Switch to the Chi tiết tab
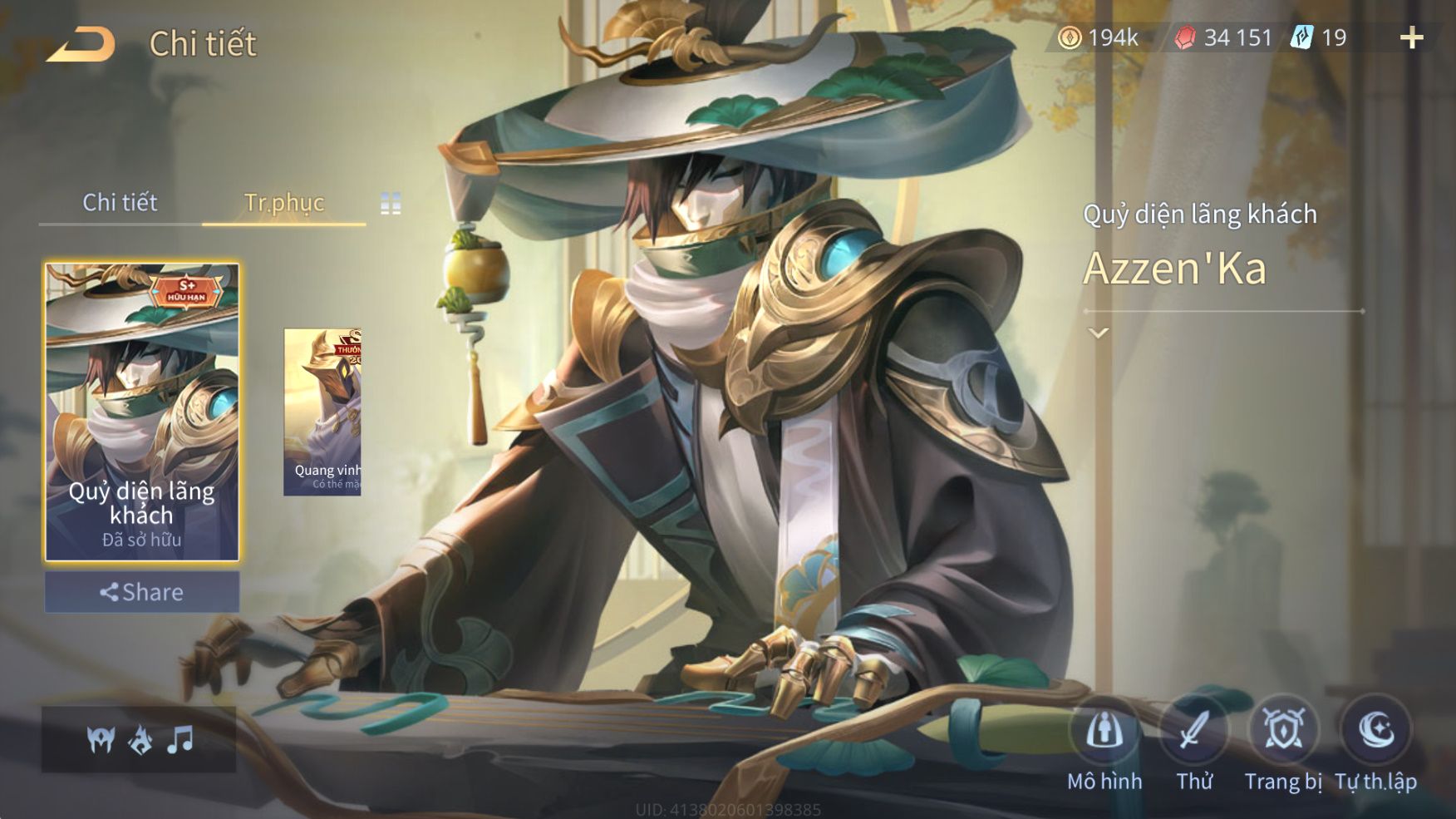Screen dimensions: 1456x819 [x=120, y=203]
